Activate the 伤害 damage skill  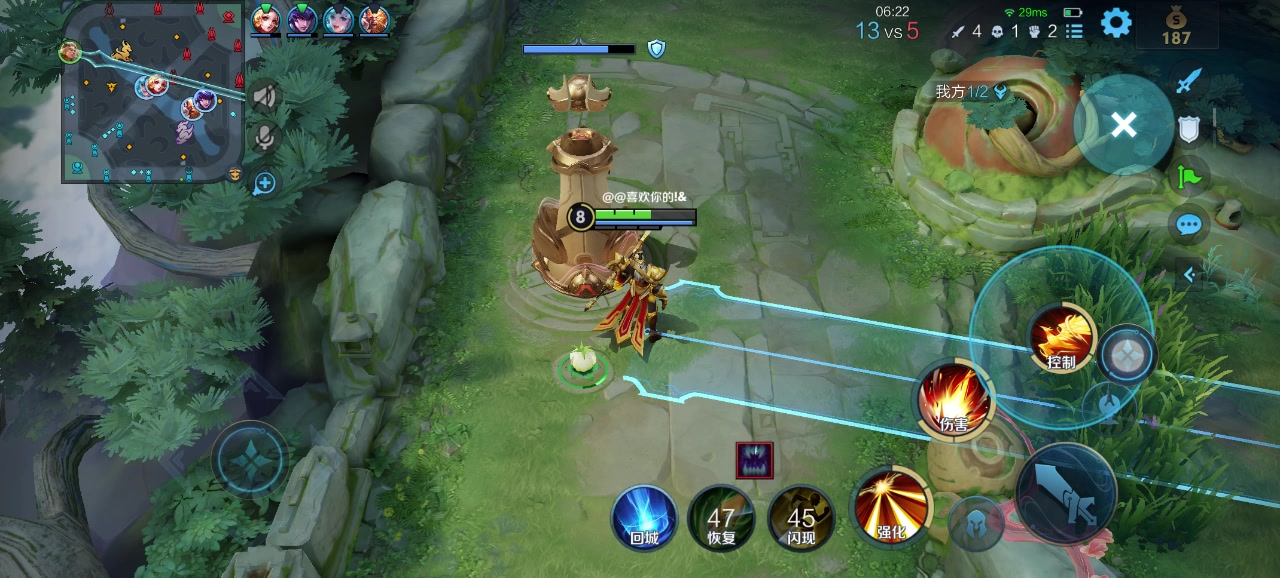tap(953, 399)
